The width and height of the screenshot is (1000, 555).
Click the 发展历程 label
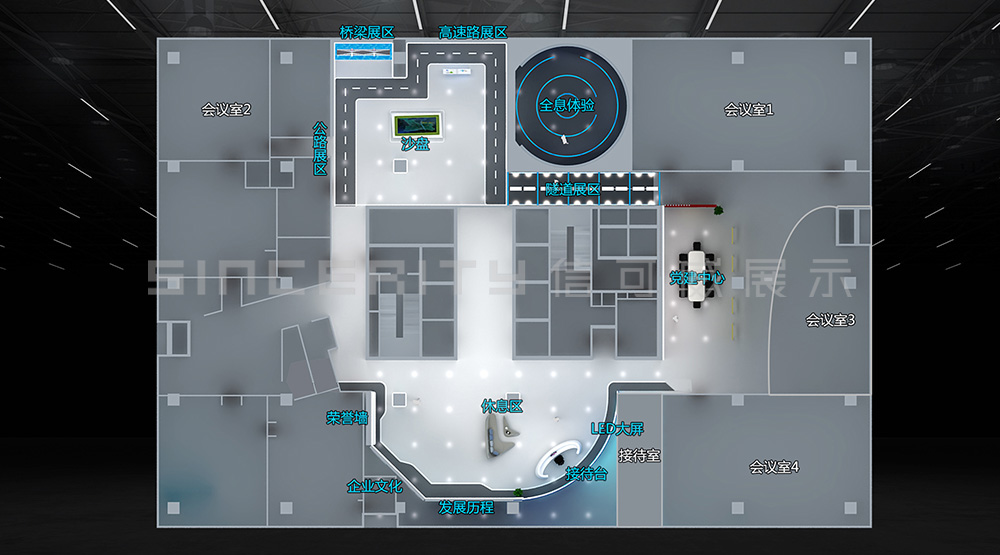pyautogui.click(x=466, y=508)
